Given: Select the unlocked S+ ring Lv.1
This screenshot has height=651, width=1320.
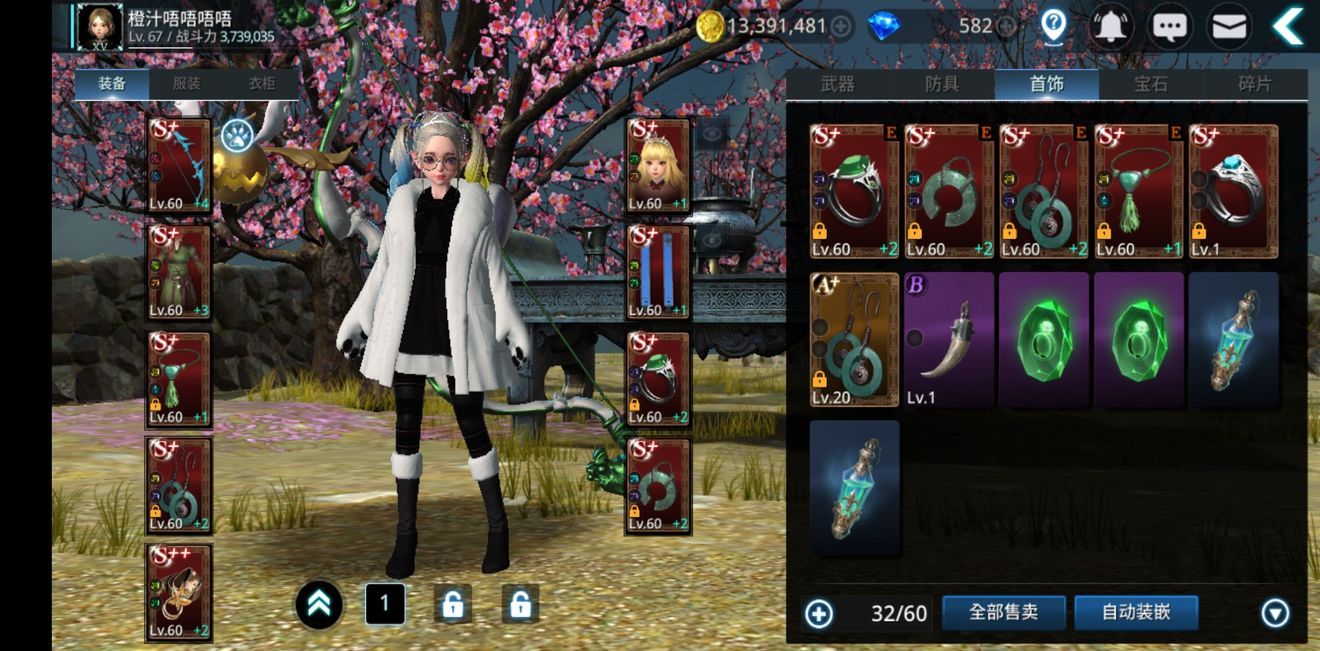Looking at the screenshot, I should [x=1233, y=191].
